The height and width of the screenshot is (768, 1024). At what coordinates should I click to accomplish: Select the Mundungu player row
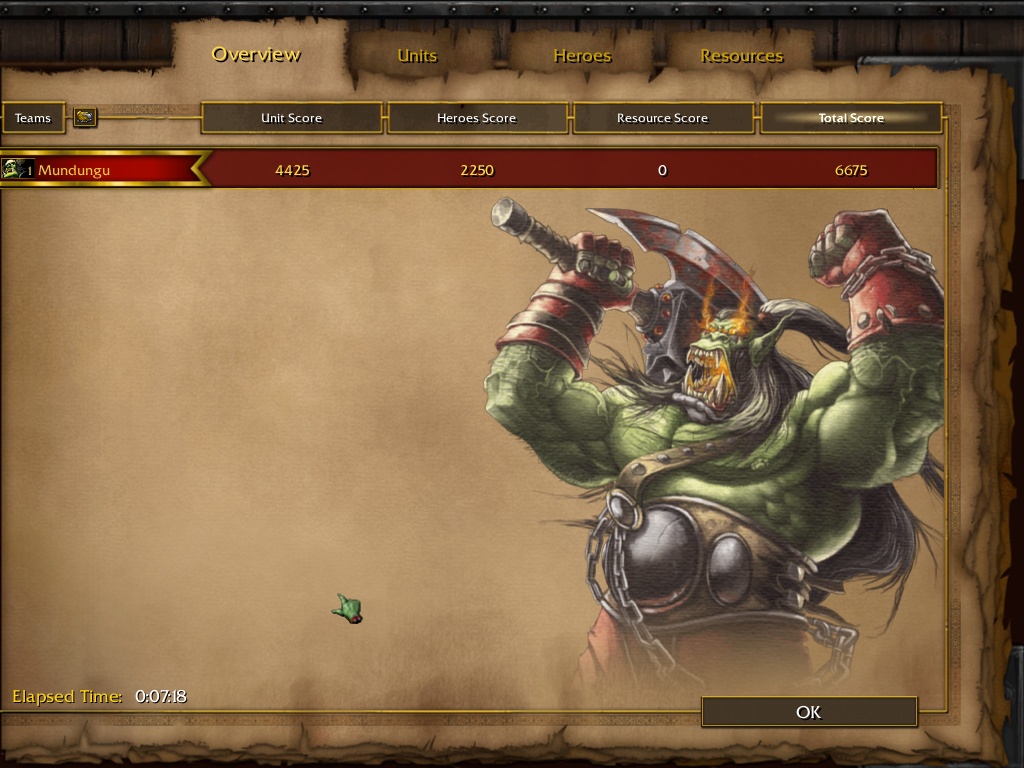100,170
